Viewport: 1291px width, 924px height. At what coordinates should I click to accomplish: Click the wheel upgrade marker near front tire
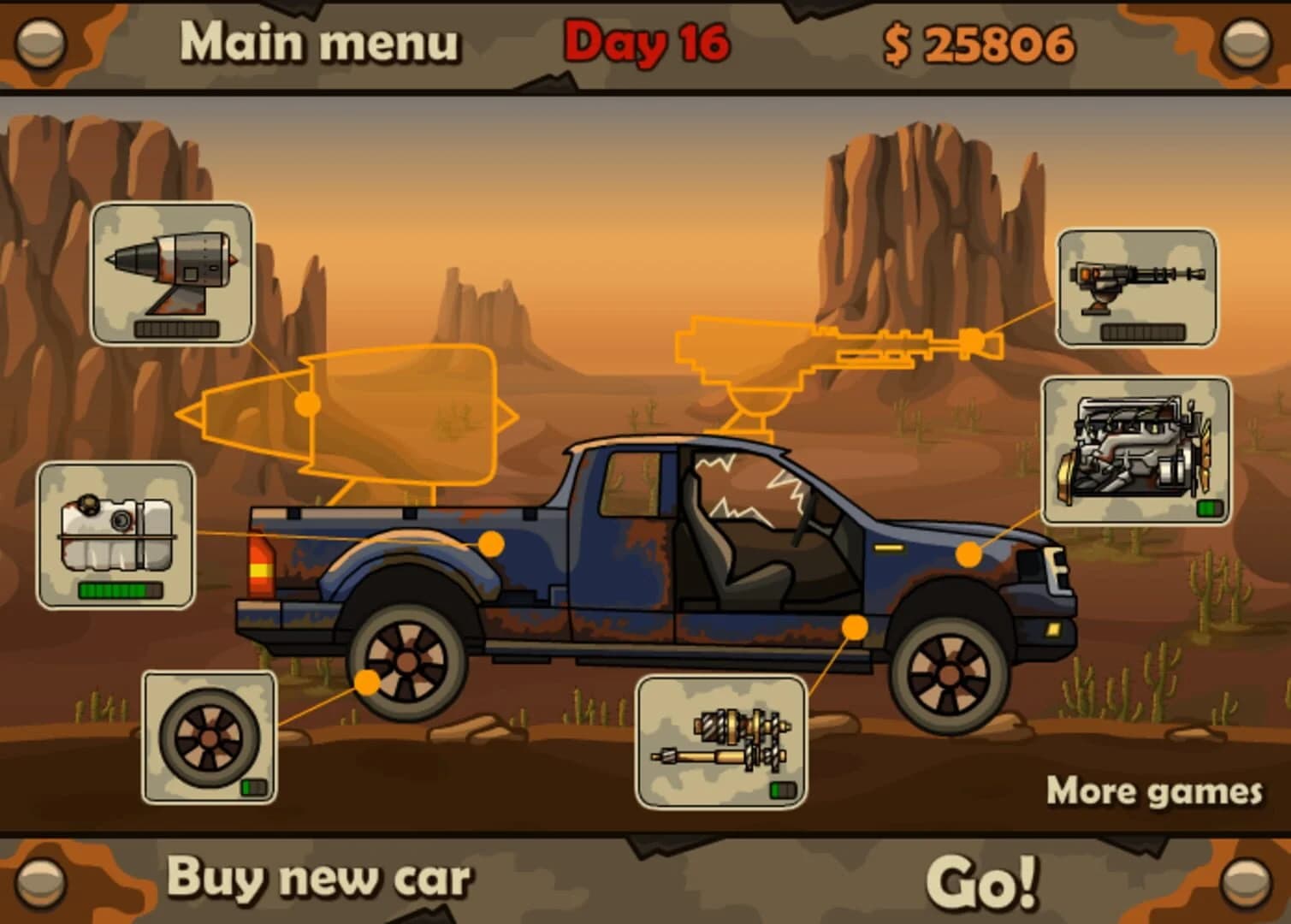click(x=366, y=684)
